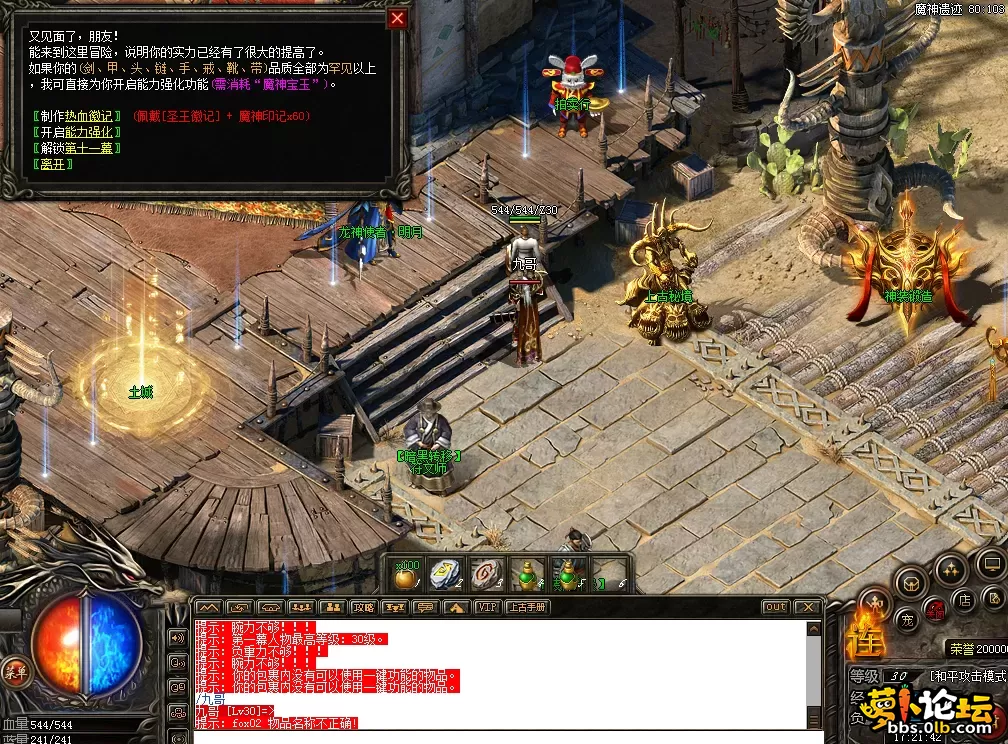Open the three-stars skills icon
1008x744 pixels.
click(950, 568)
